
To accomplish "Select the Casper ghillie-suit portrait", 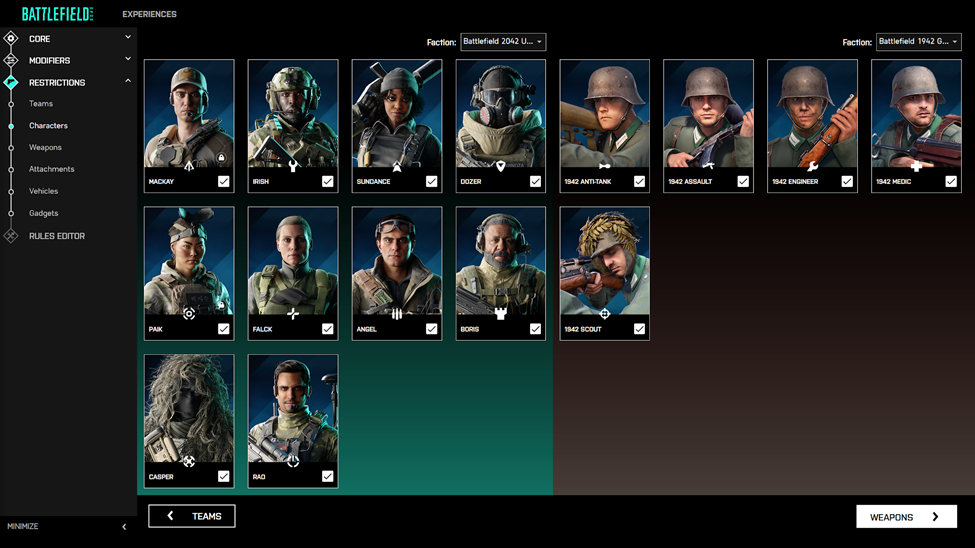I will coord(189,410).
